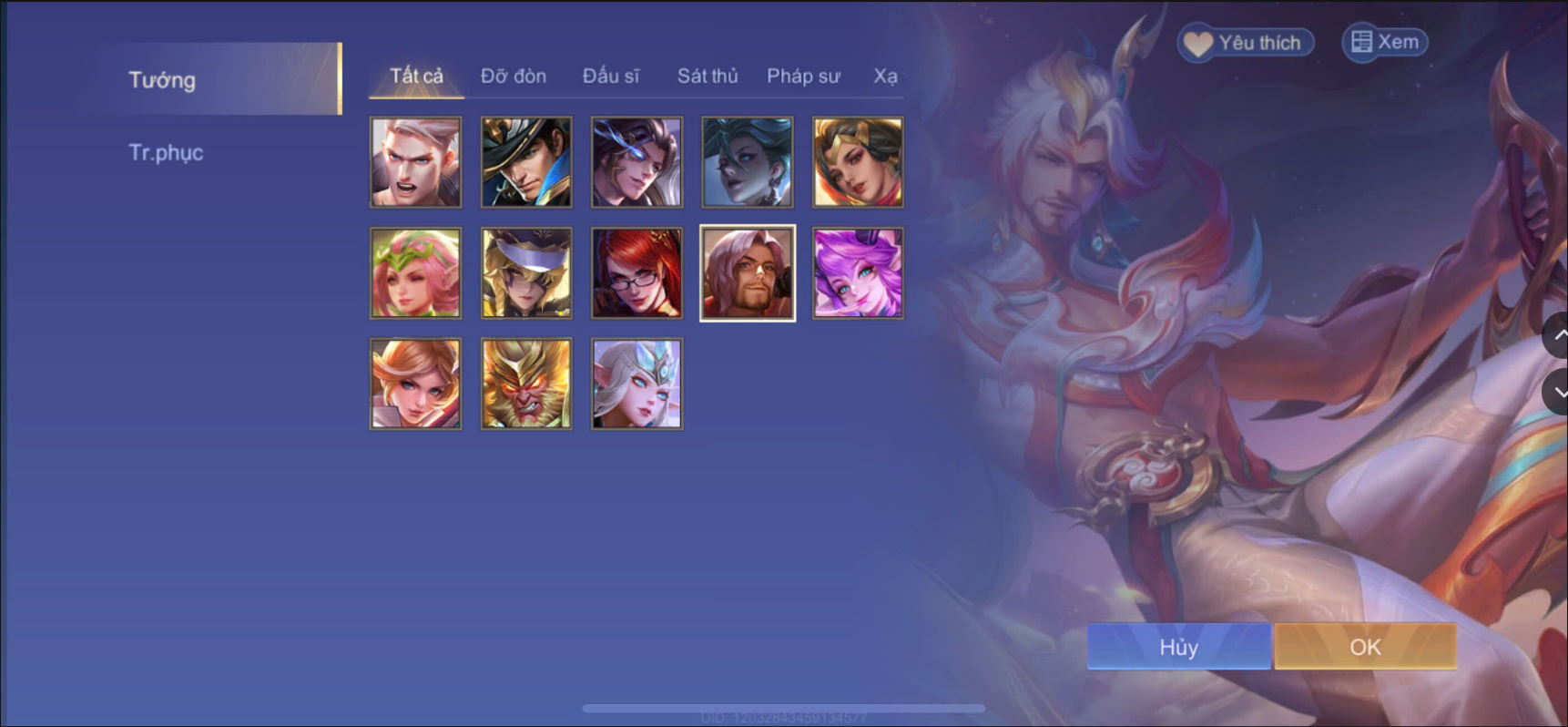The height and width of the screenshot is (727, 1568).
Task: Select the purple cat-eared hero portrait
Action: coord(857,272)
